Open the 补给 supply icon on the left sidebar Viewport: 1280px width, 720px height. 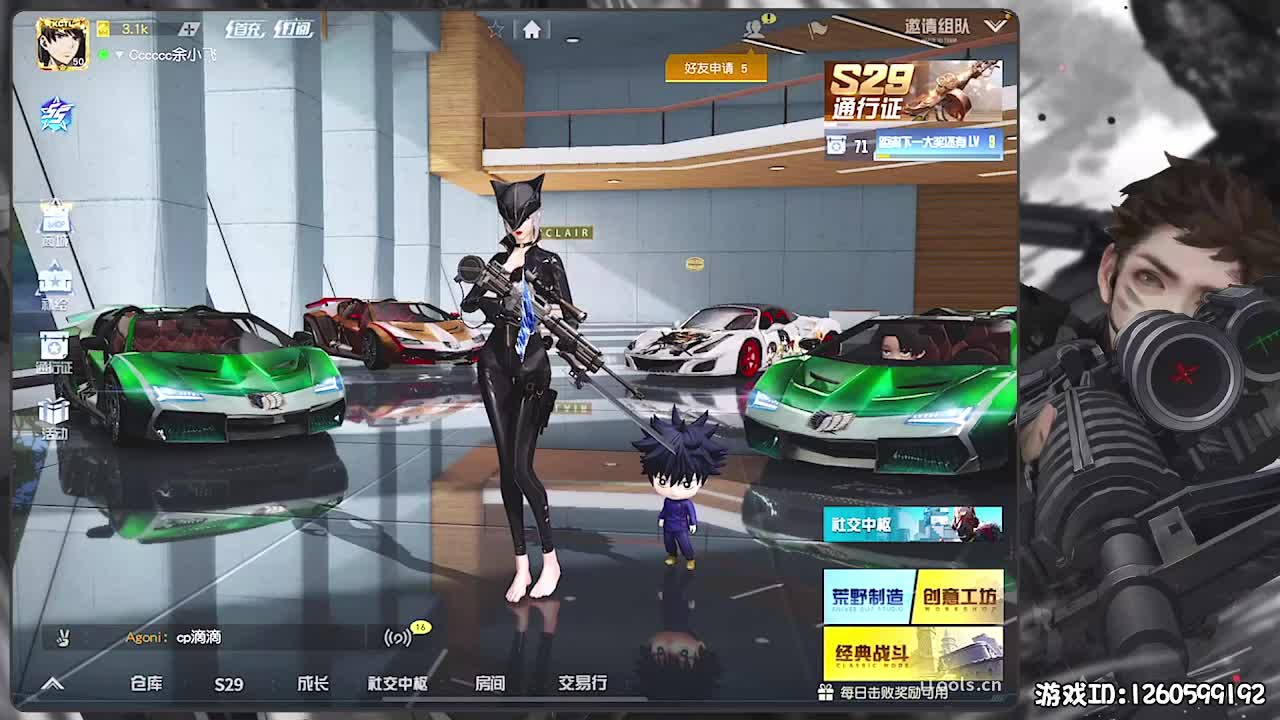55,288
